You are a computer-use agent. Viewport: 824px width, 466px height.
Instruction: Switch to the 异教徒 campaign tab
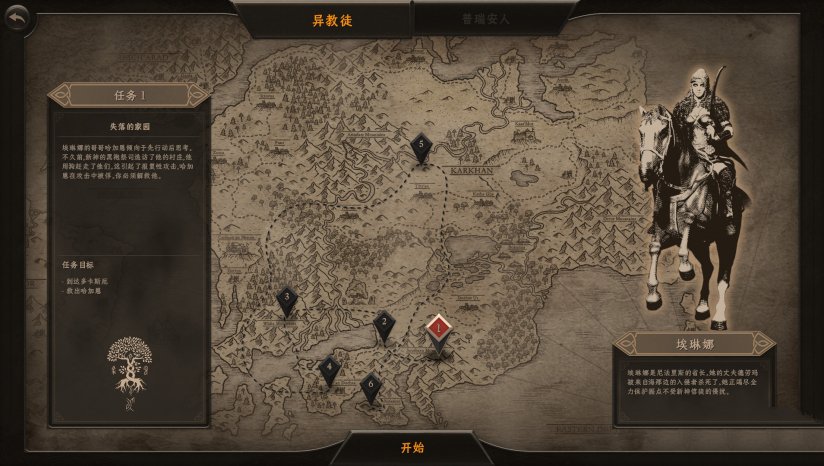pos(332,19)
